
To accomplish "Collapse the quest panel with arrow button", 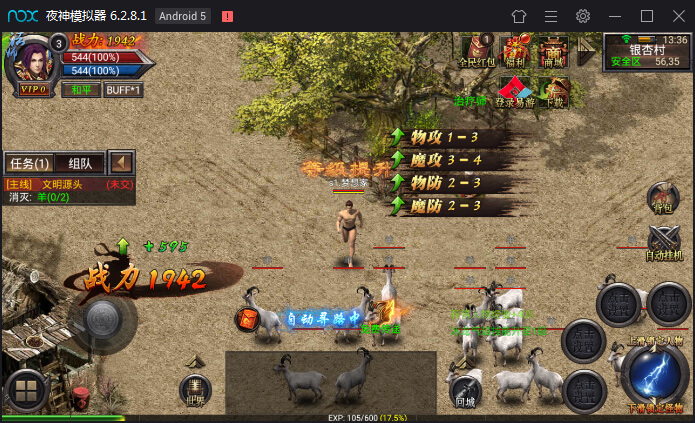I will [x=122, y=162].
